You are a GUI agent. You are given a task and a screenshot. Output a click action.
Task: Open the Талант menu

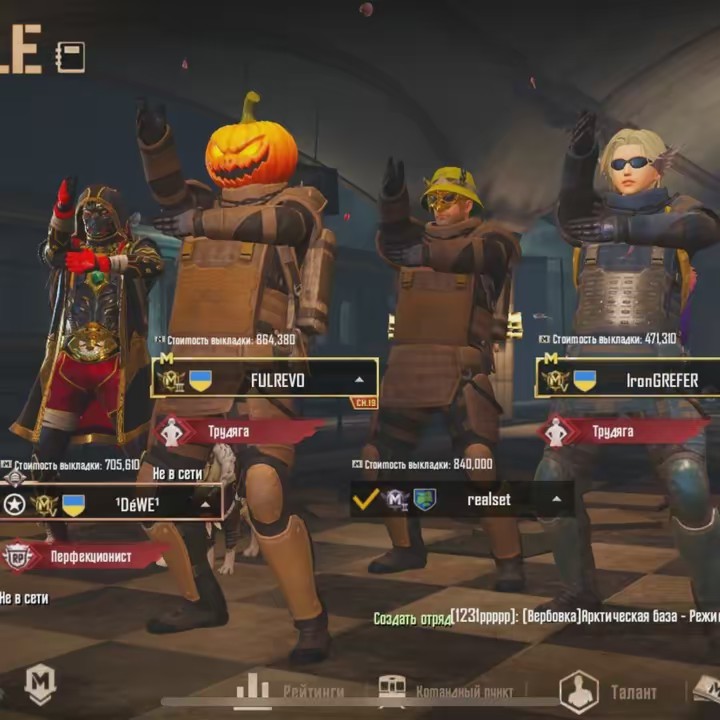pyautogui.click(x=608, y=691)
